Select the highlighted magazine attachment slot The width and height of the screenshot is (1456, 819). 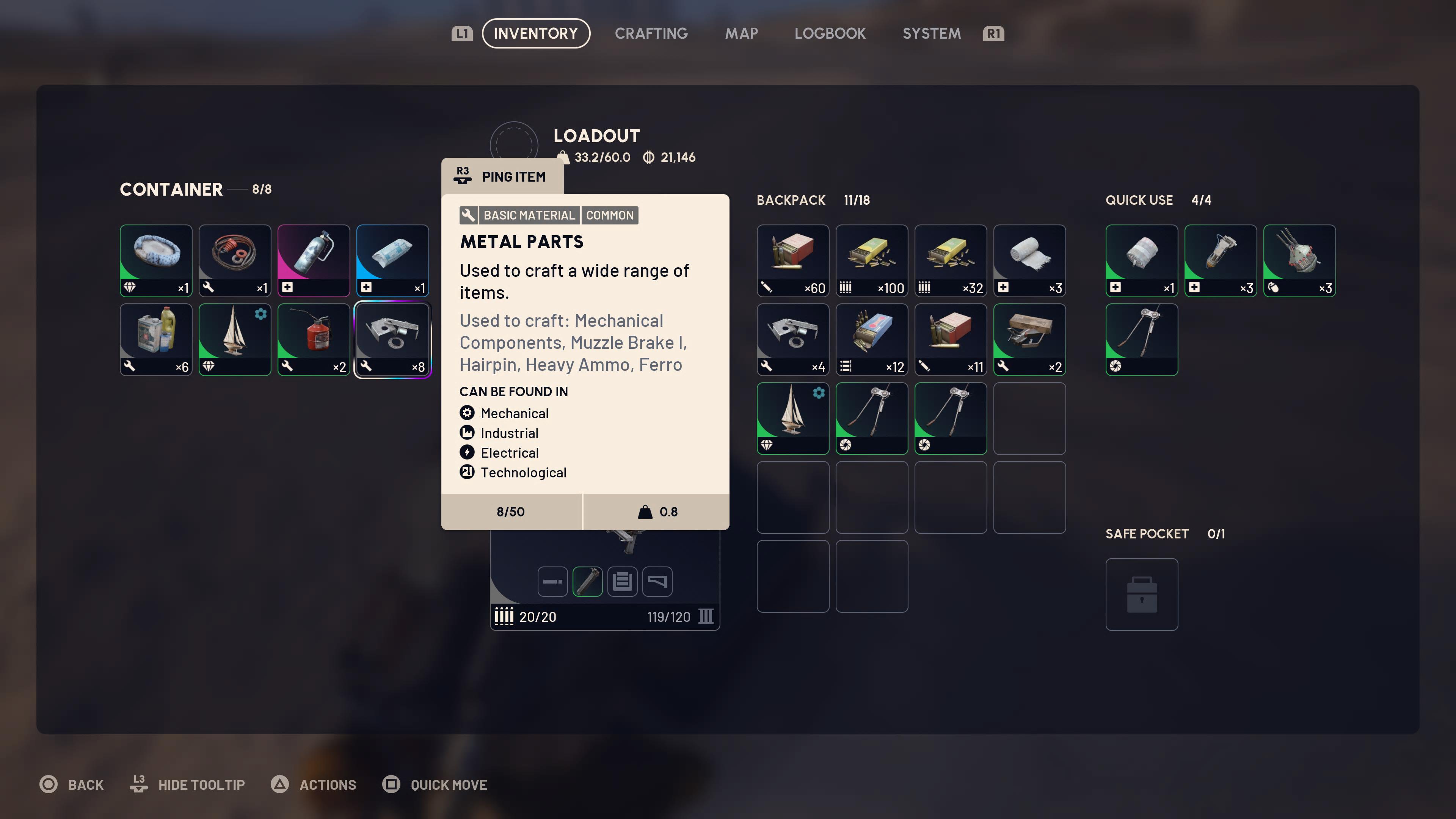tap(587, 581)
